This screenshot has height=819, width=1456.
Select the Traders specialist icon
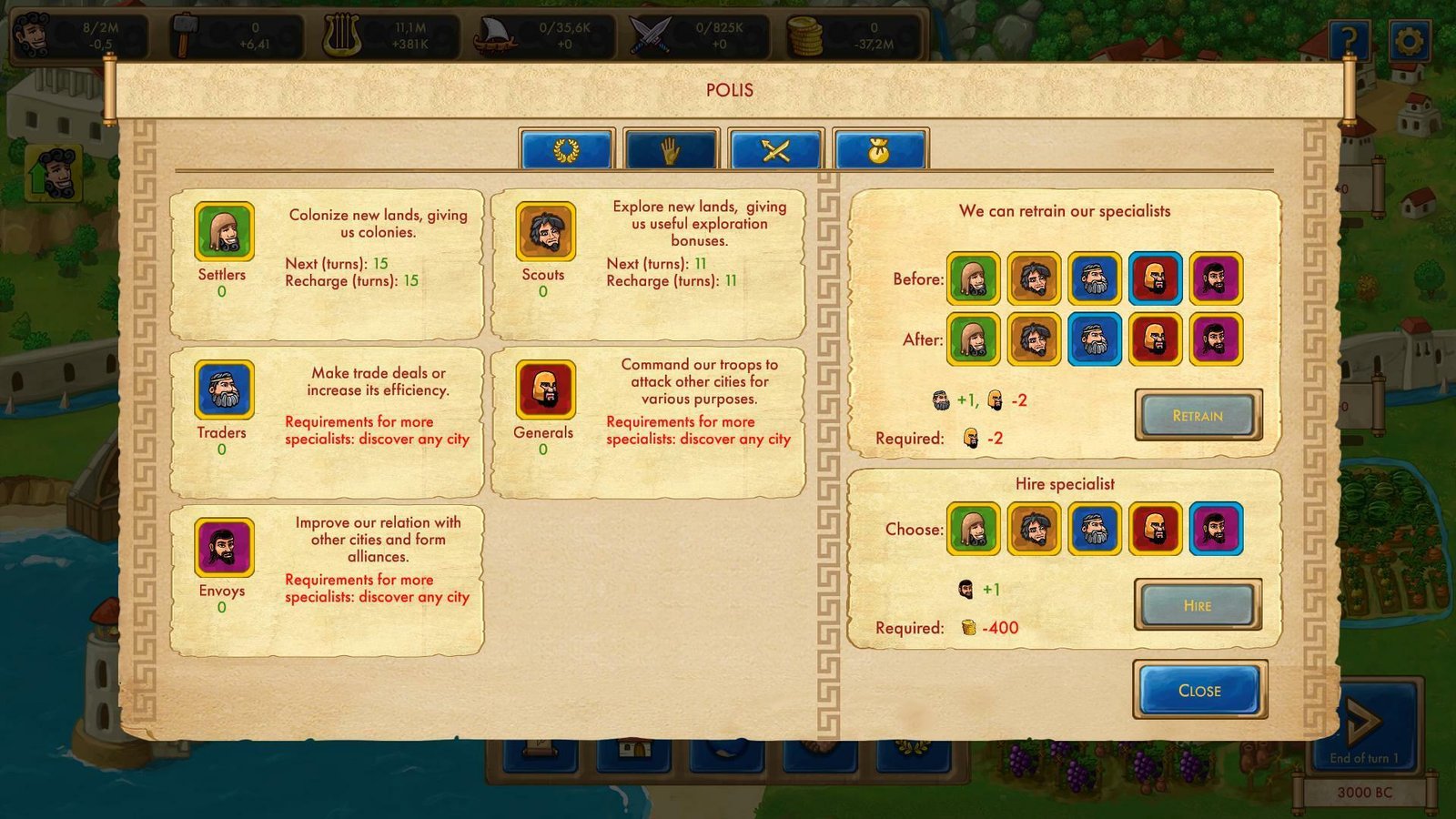(x=223, y=389)
